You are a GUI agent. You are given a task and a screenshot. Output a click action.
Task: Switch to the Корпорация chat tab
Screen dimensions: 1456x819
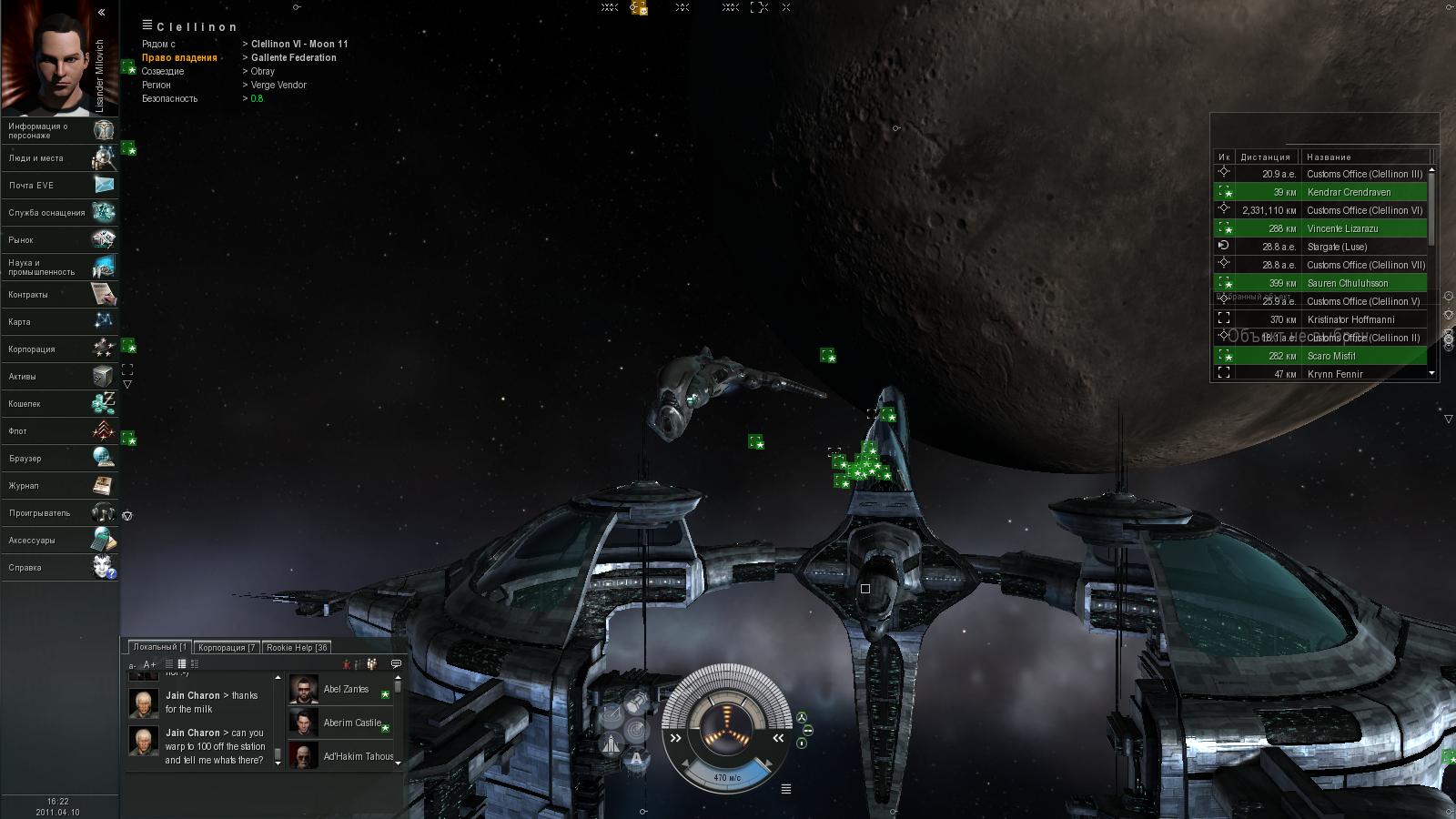tap(227, 648)
